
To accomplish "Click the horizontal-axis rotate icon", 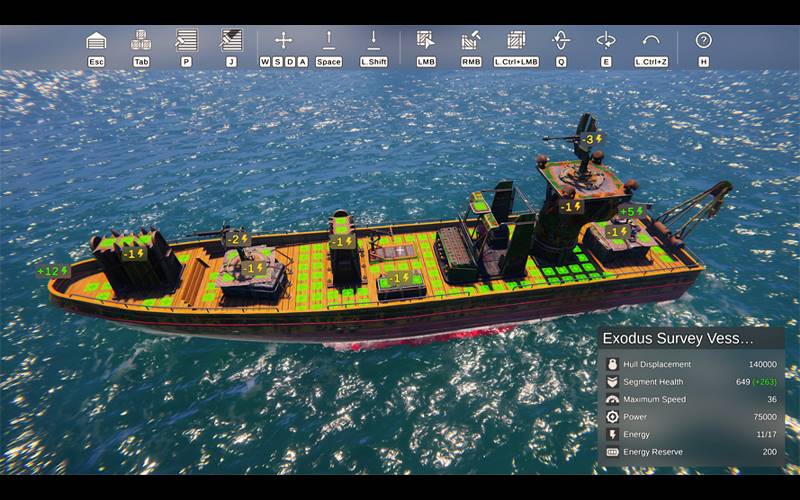I will pos(606,41).
